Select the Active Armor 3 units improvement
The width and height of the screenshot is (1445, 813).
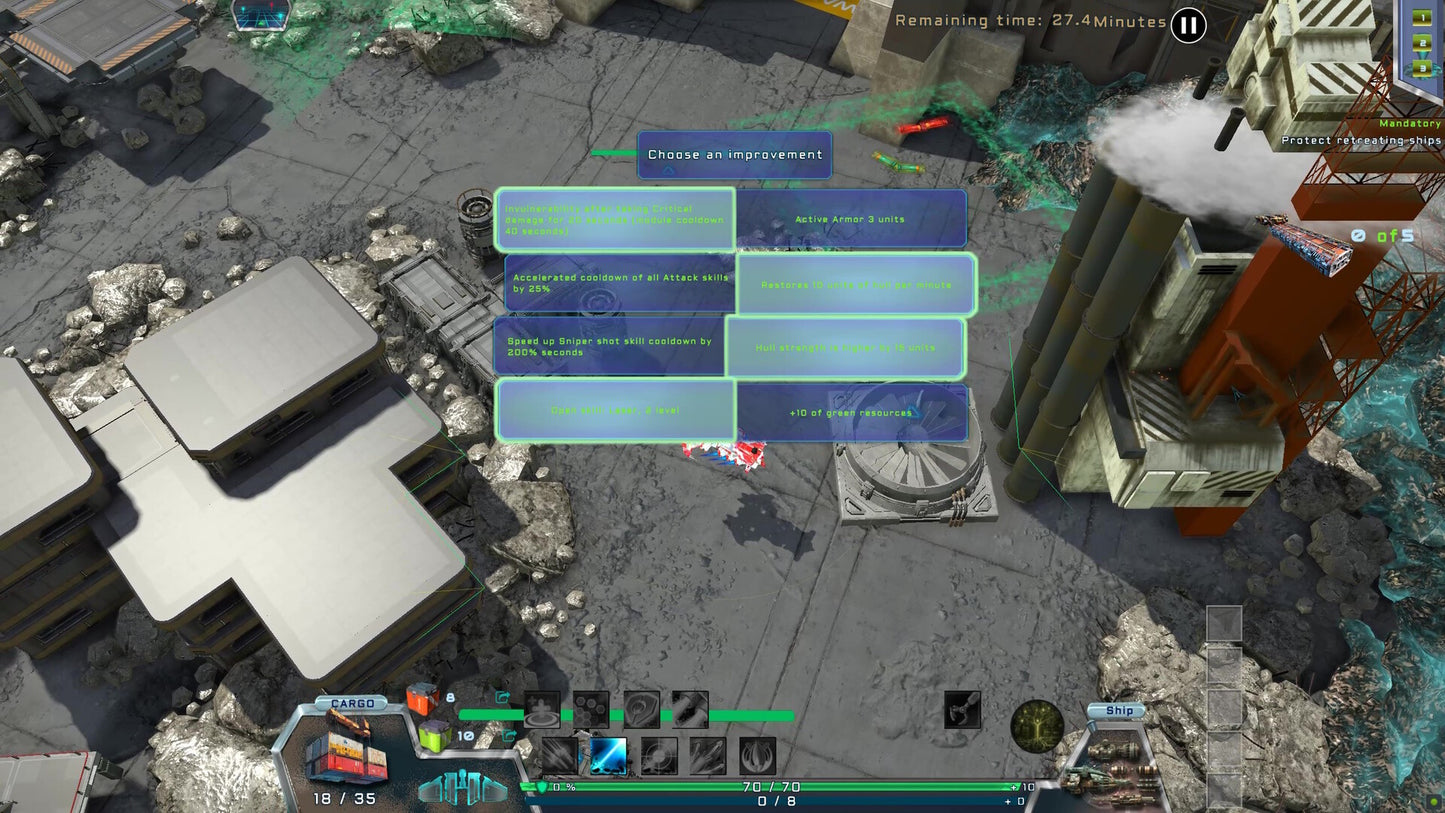pos(852,219)
